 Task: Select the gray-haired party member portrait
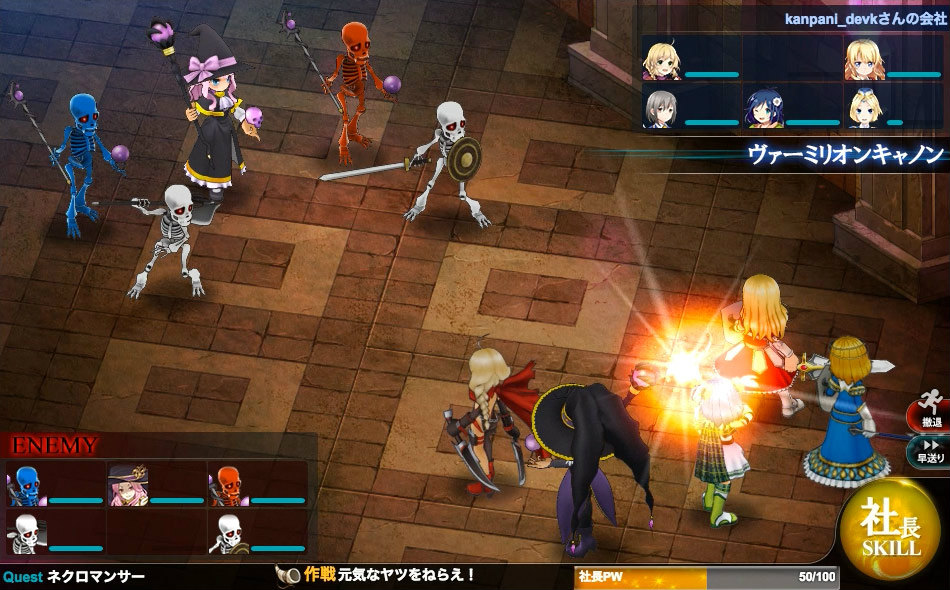pos(661,108)
